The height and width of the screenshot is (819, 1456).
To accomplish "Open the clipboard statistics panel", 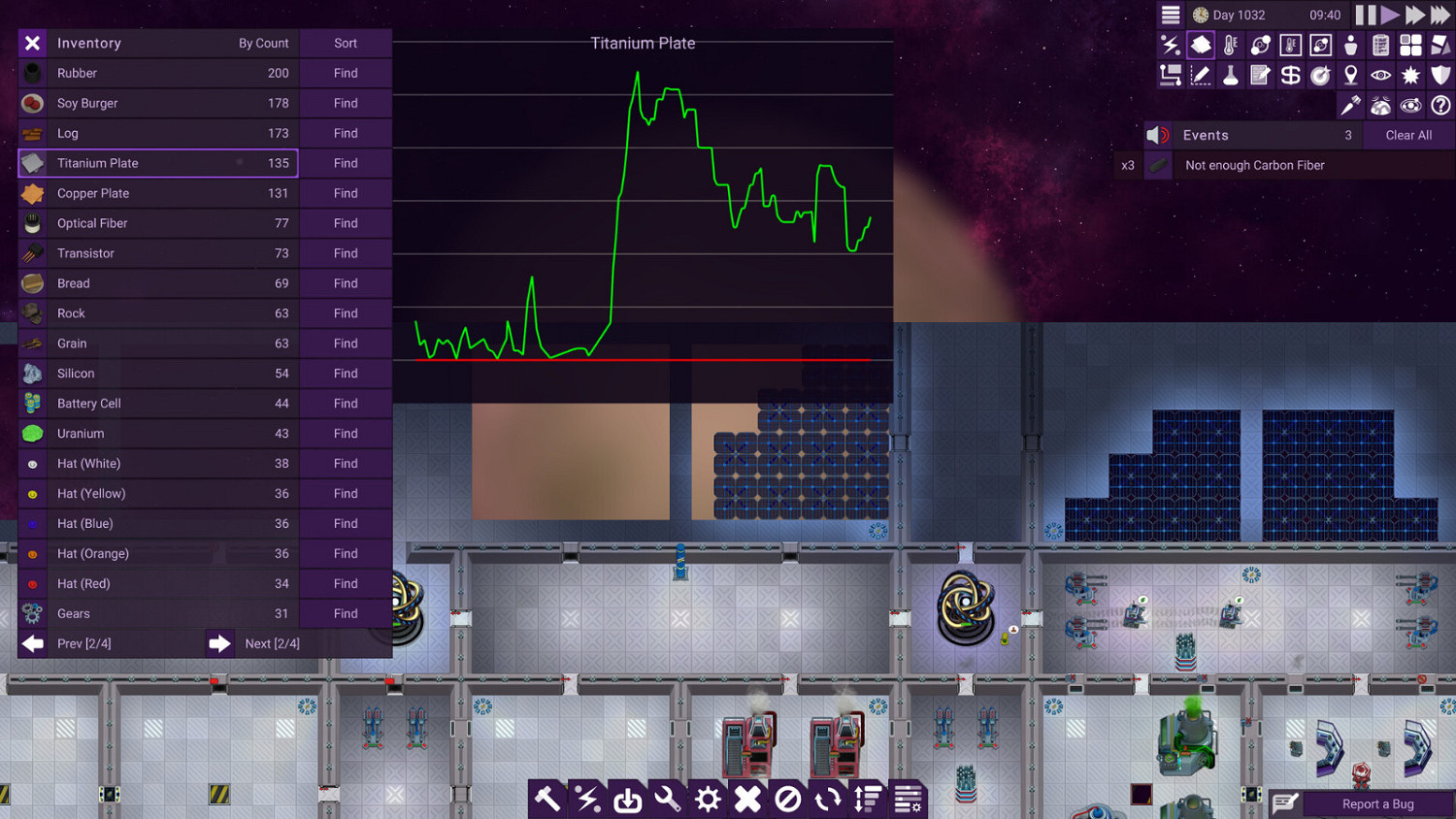I will [x=1379, y=45].
